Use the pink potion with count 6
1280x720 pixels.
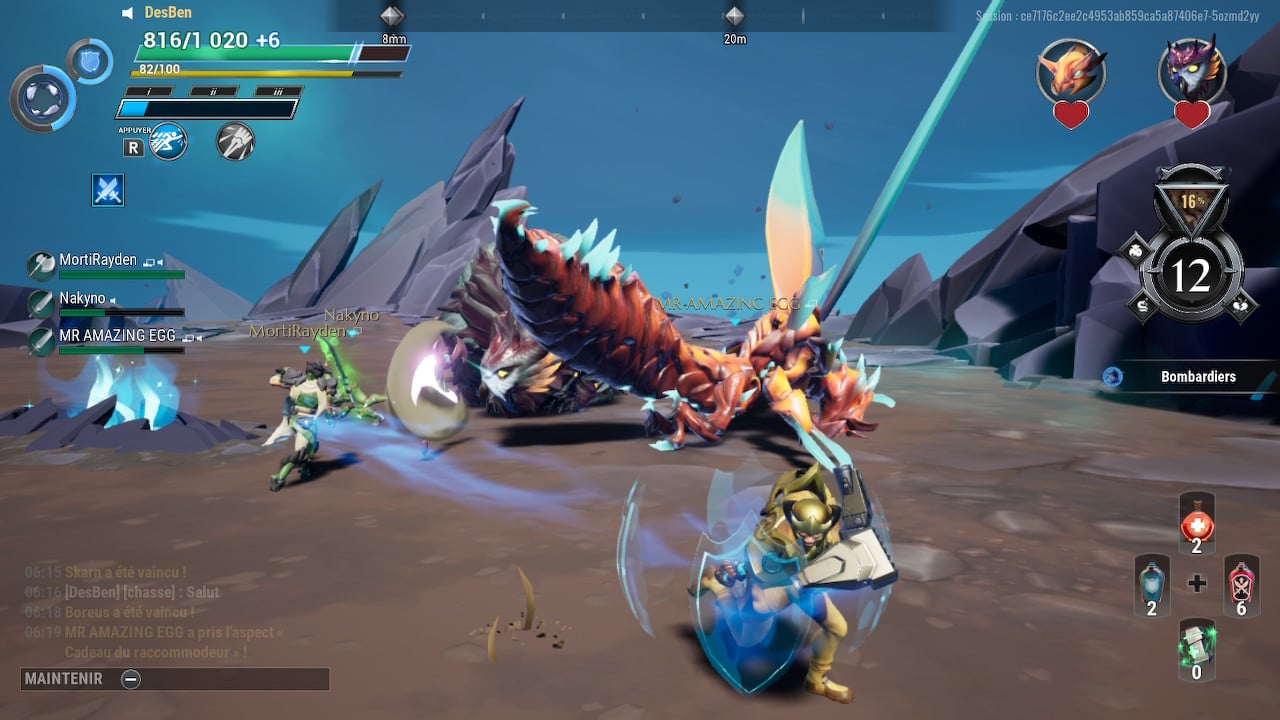coord(1241,585)
